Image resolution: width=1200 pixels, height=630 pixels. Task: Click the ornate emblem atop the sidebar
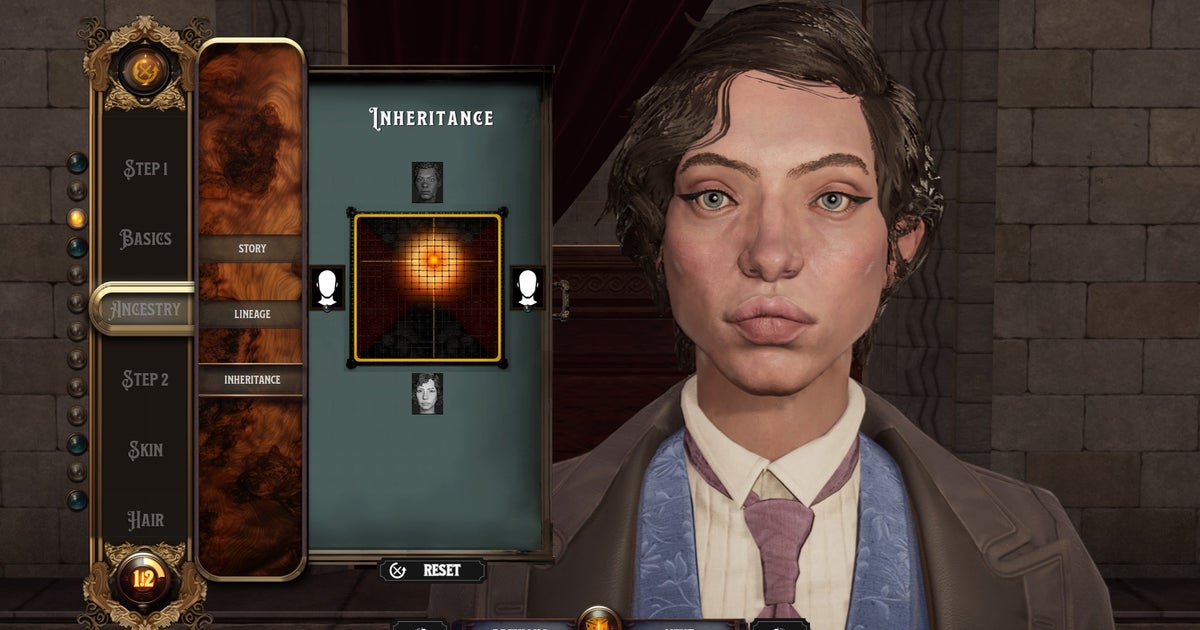[x=145, y=72]
